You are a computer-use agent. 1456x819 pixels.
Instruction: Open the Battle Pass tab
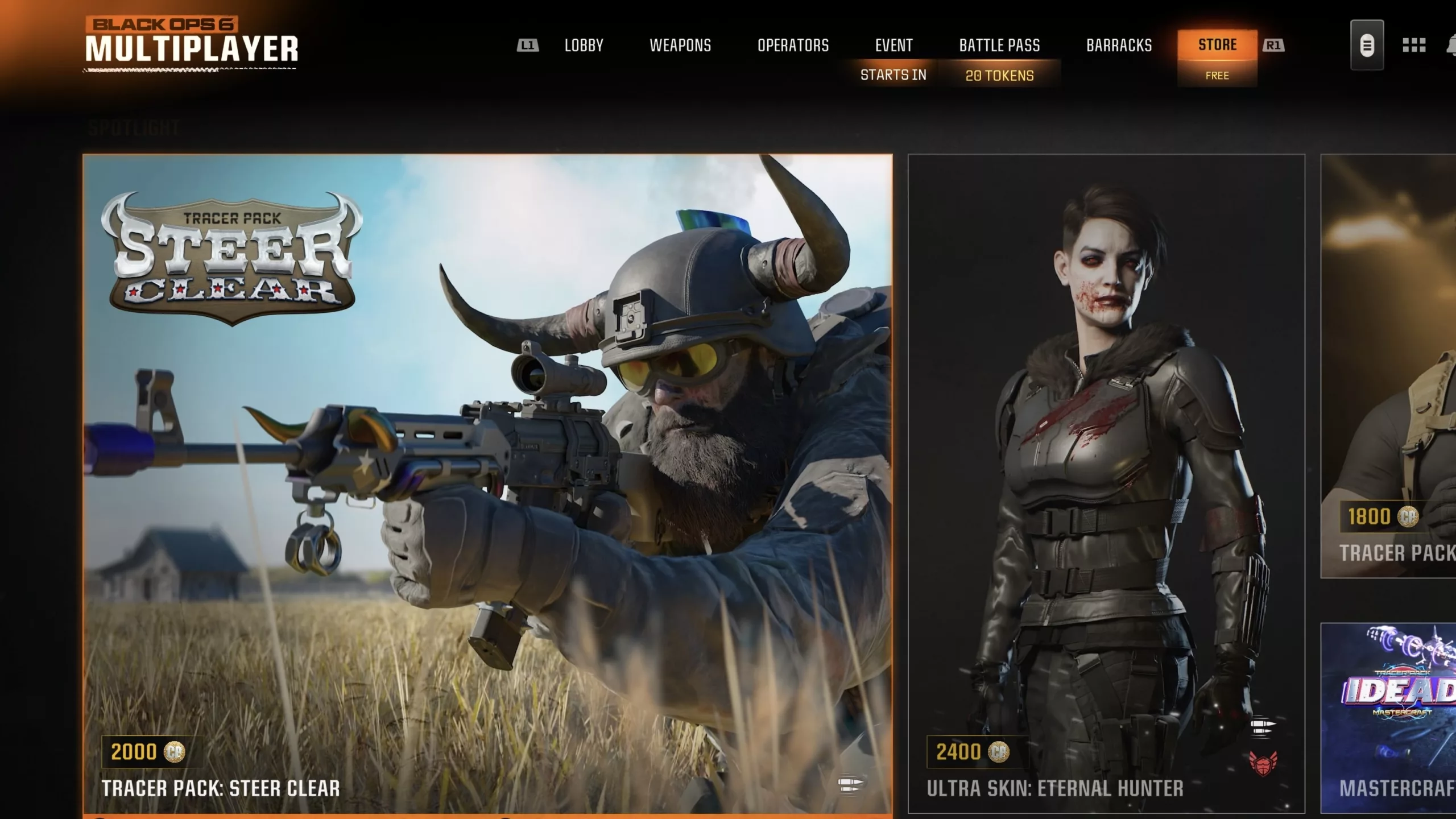(999, 45)
